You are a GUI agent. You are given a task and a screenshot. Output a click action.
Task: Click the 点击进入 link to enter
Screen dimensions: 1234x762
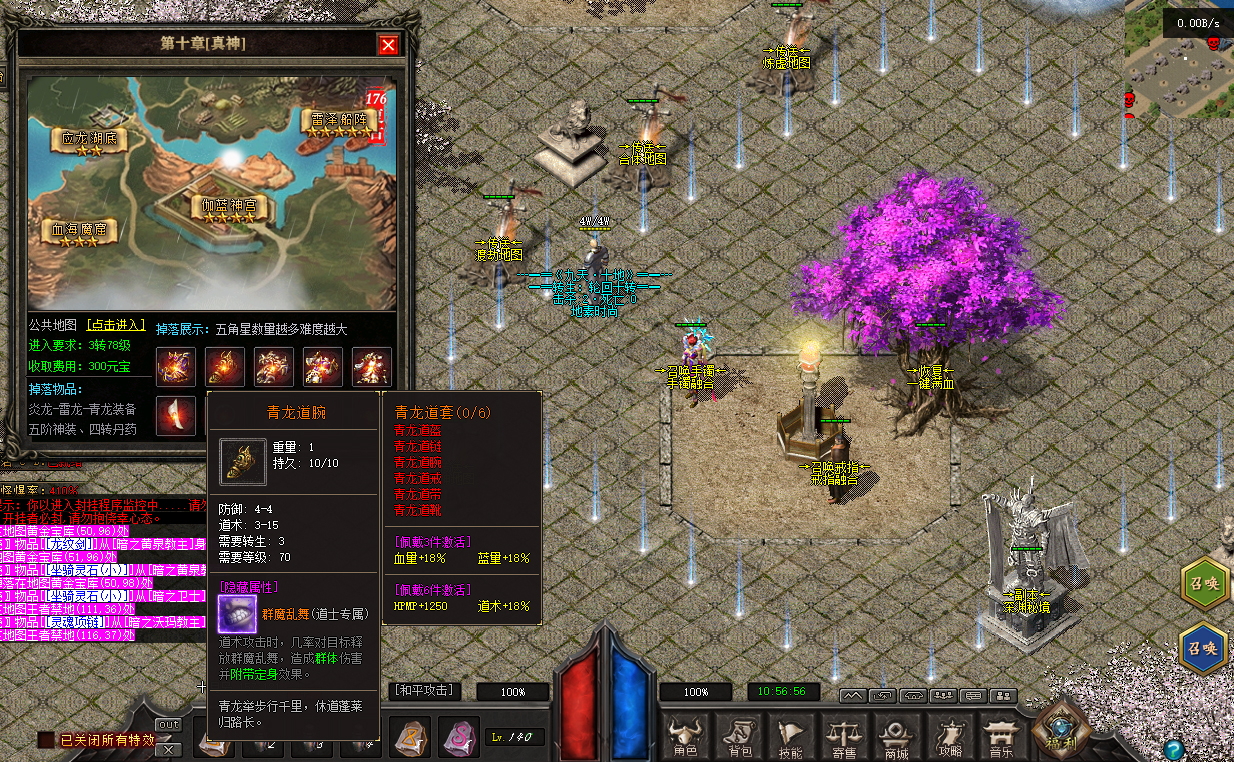point(116,326)
